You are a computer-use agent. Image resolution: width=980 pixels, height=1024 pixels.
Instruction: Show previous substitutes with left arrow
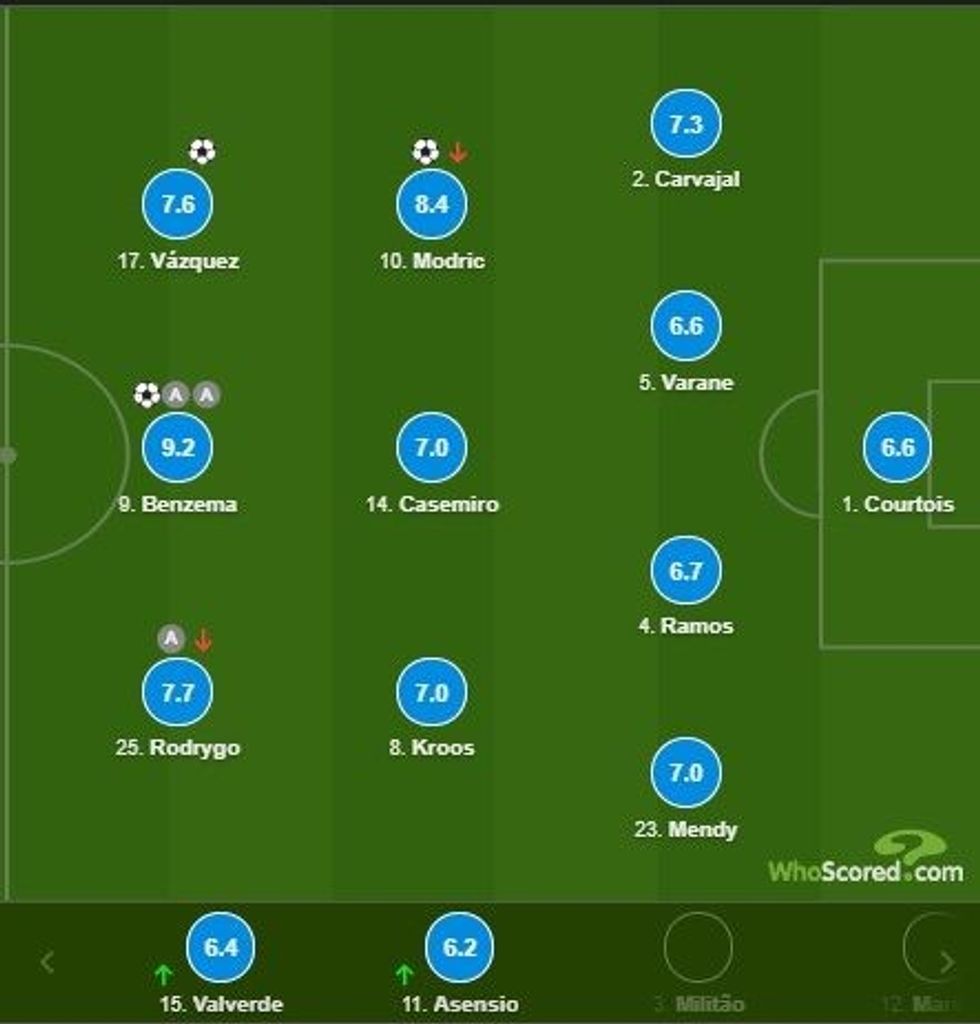(47, 962)
